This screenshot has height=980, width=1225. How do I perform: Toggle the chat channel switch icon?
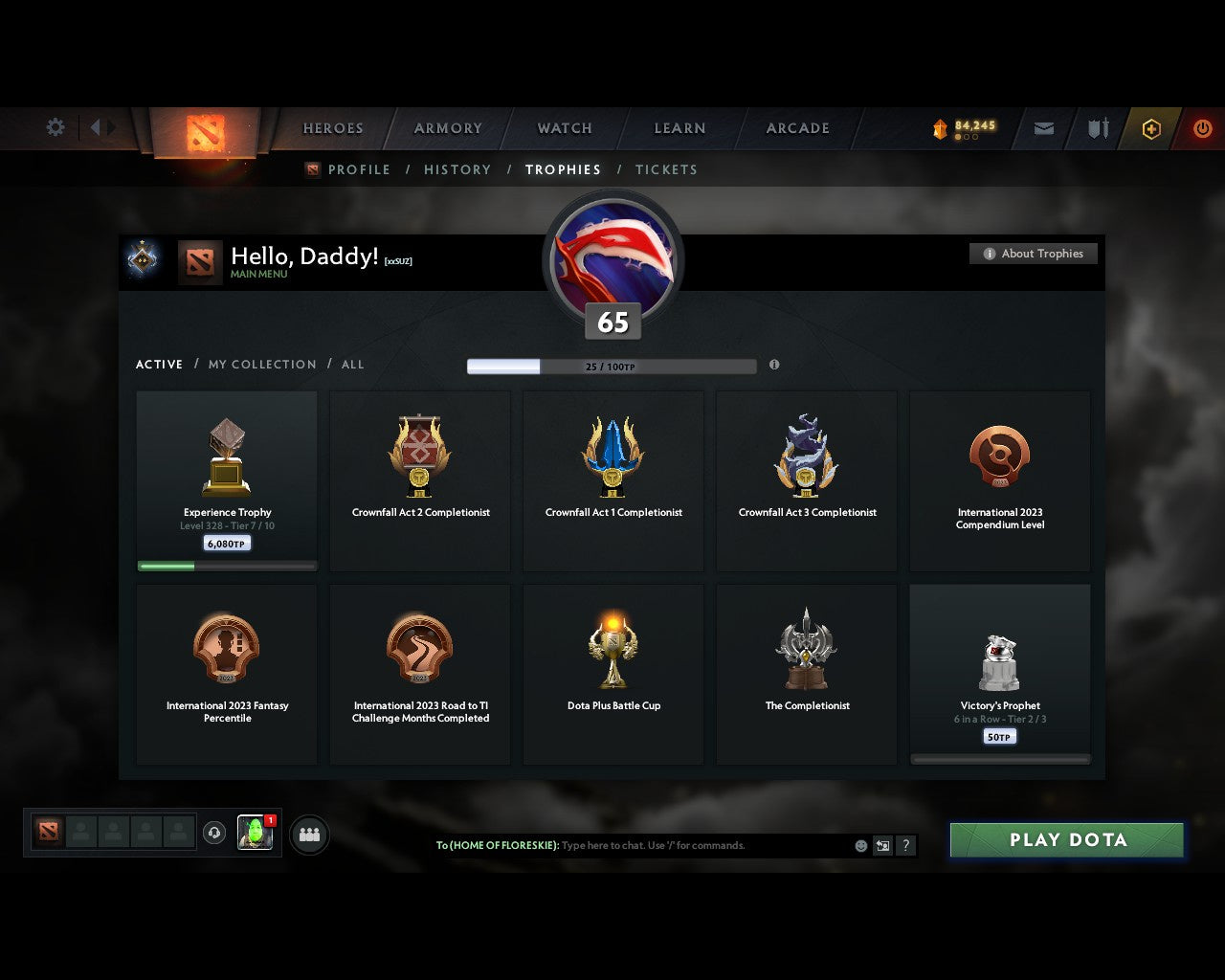click(x=882, y=846)
